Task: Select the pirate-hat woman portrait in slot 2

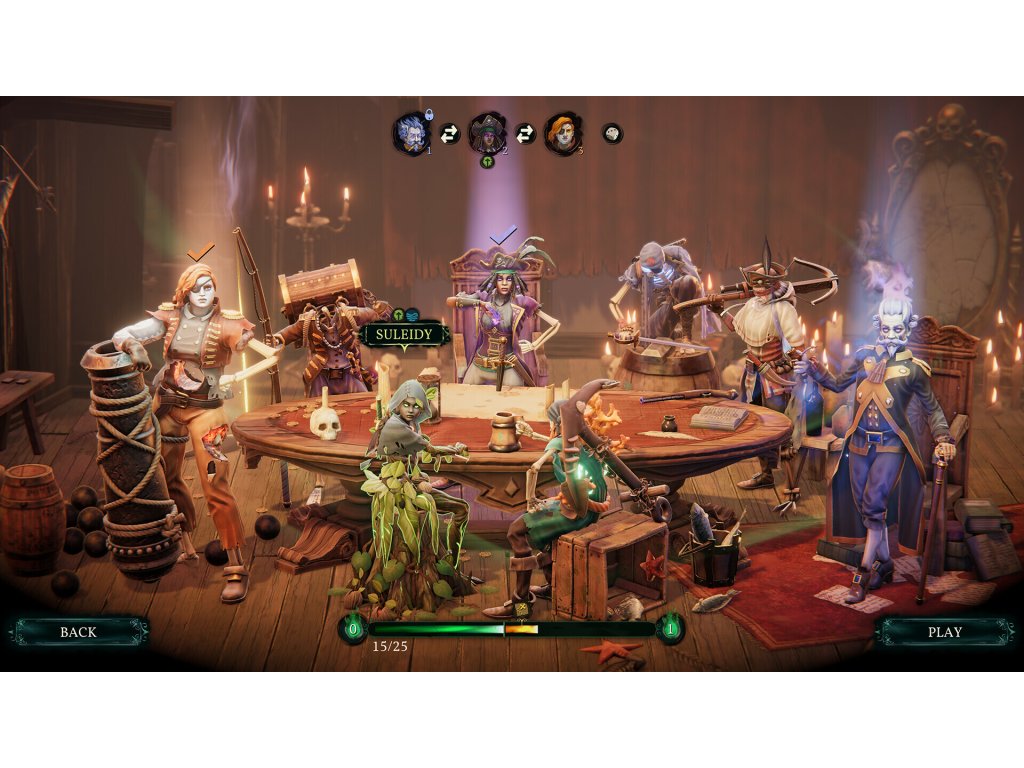Action: click(487, 132)
